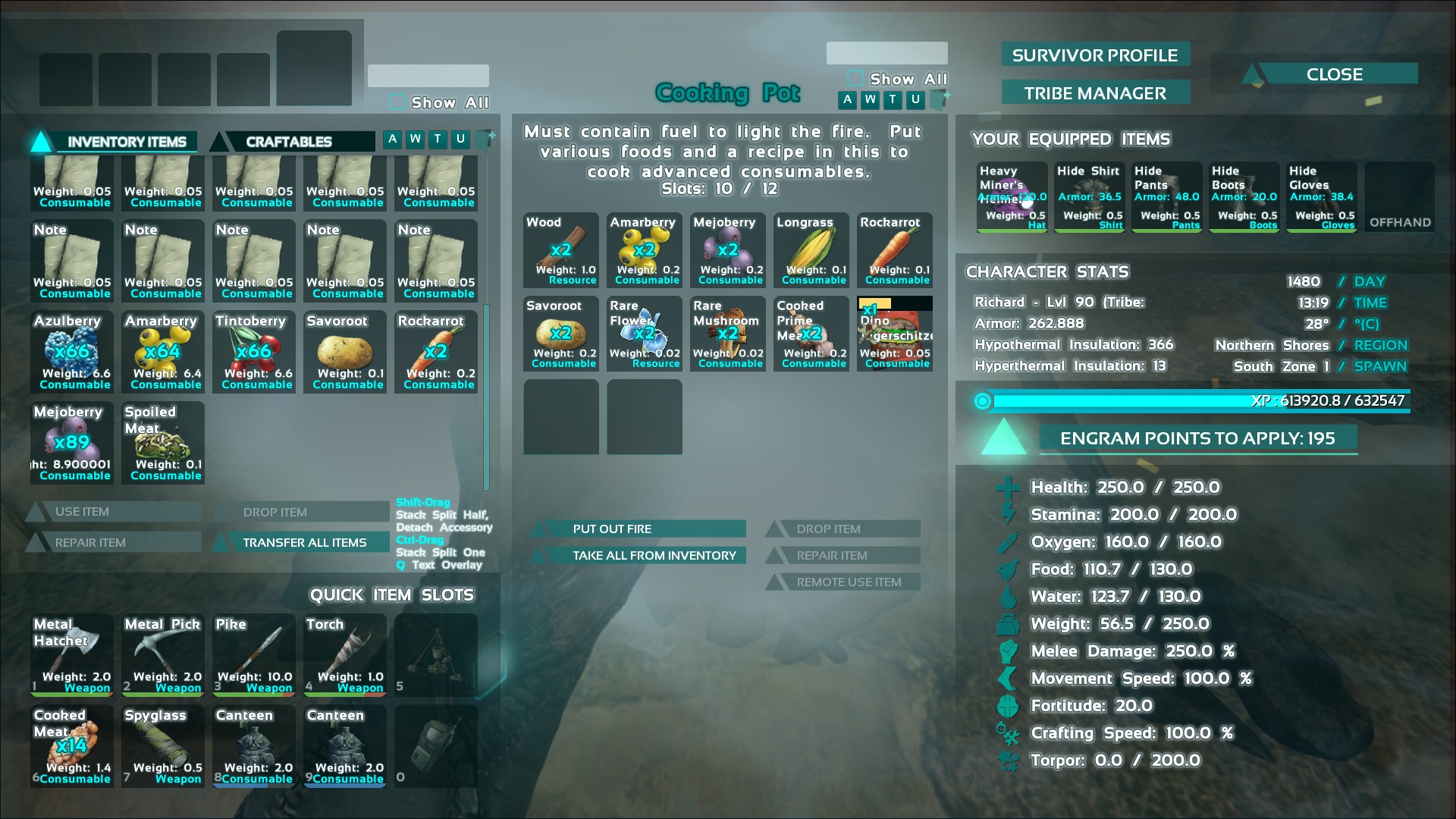Transfer all items to the cooking pot
The image size is (1456, 819).
pos(304,542)
